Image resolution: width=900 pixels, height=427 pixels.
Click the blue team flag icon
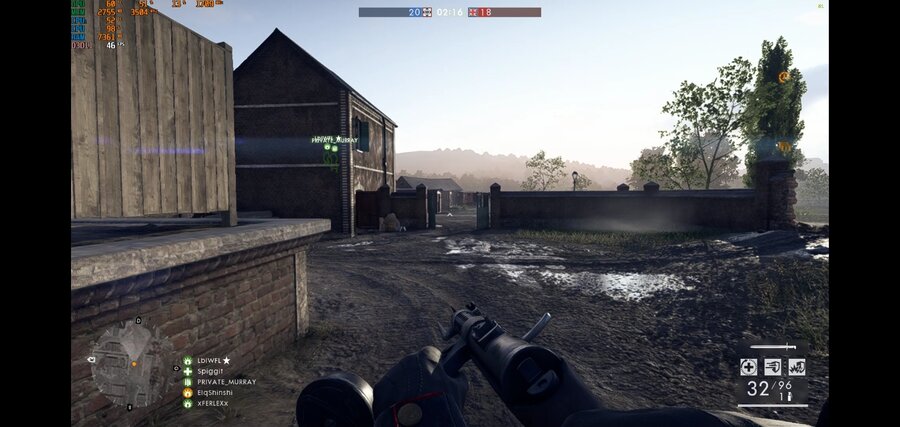click(x=427, y=12)
